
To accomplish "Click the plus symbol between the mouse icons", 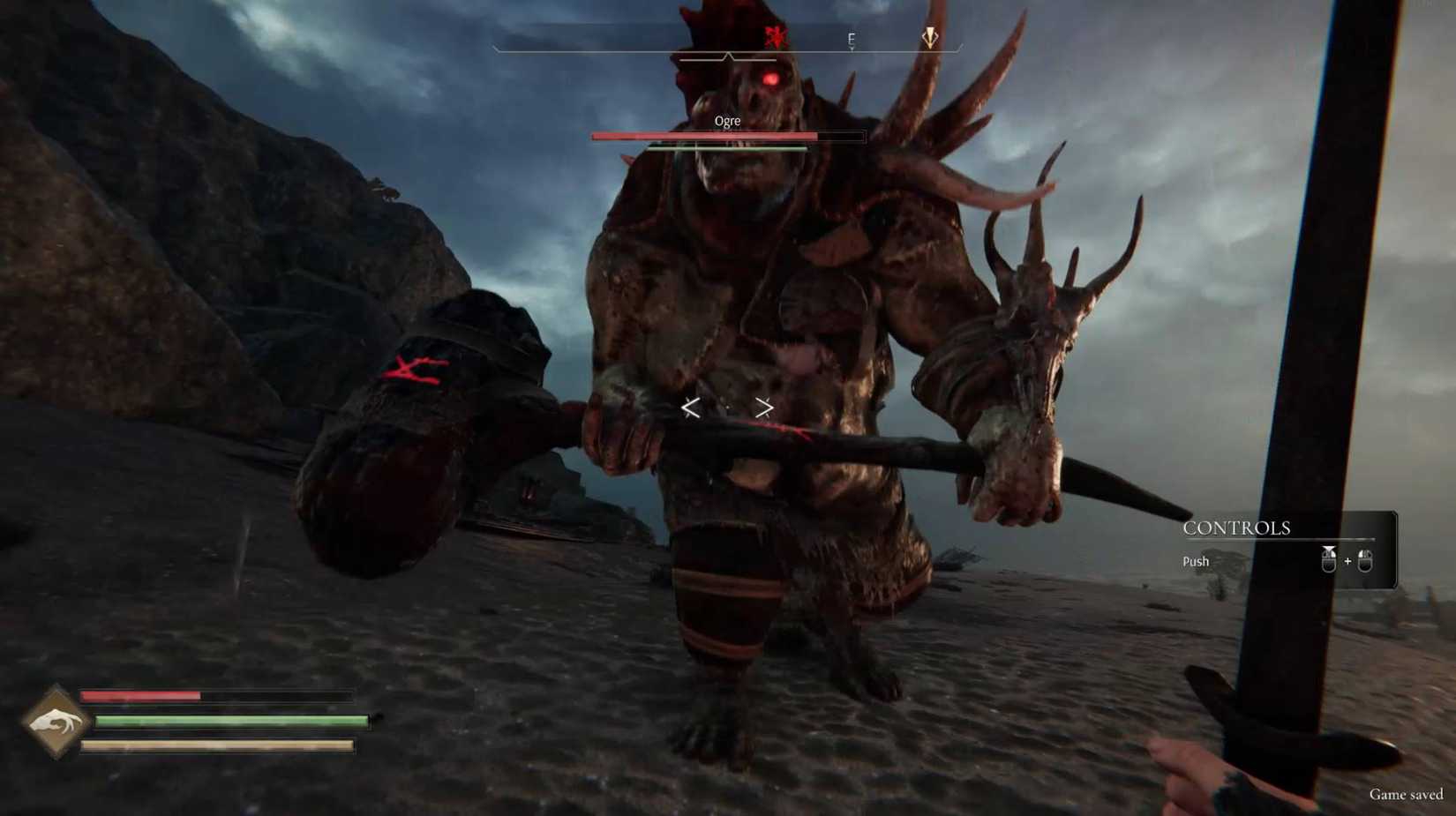I will 1347,562.
